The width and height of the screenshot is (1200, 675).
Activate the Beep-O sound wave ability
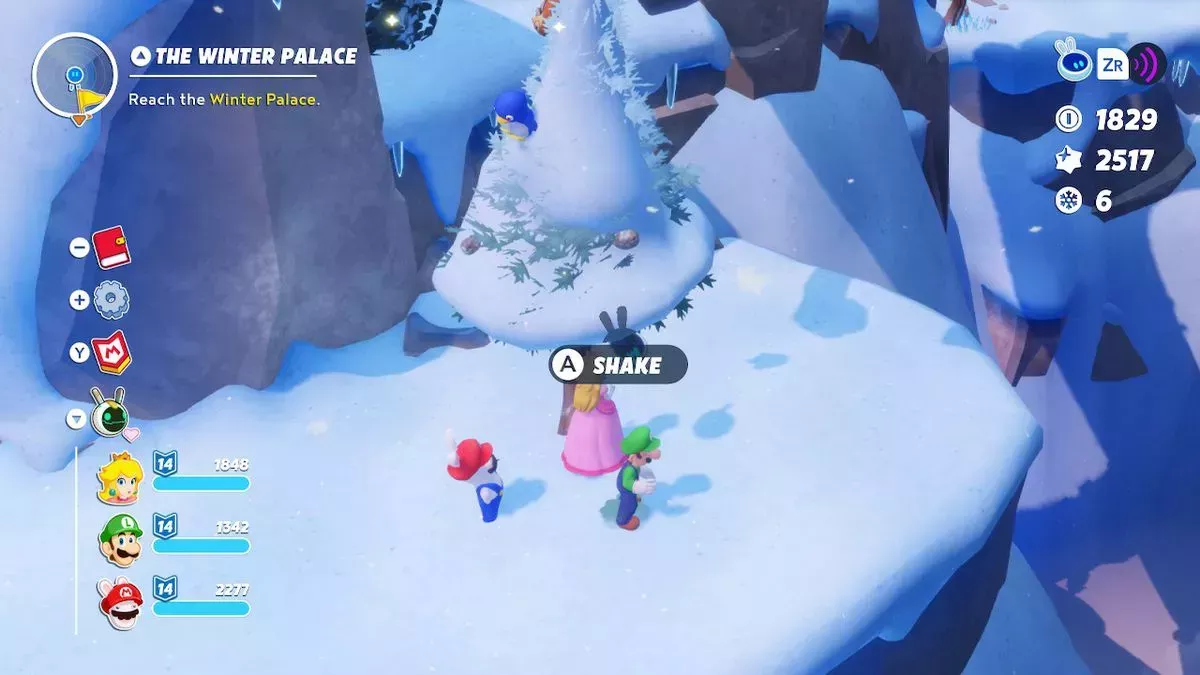tap(1147, 66)
